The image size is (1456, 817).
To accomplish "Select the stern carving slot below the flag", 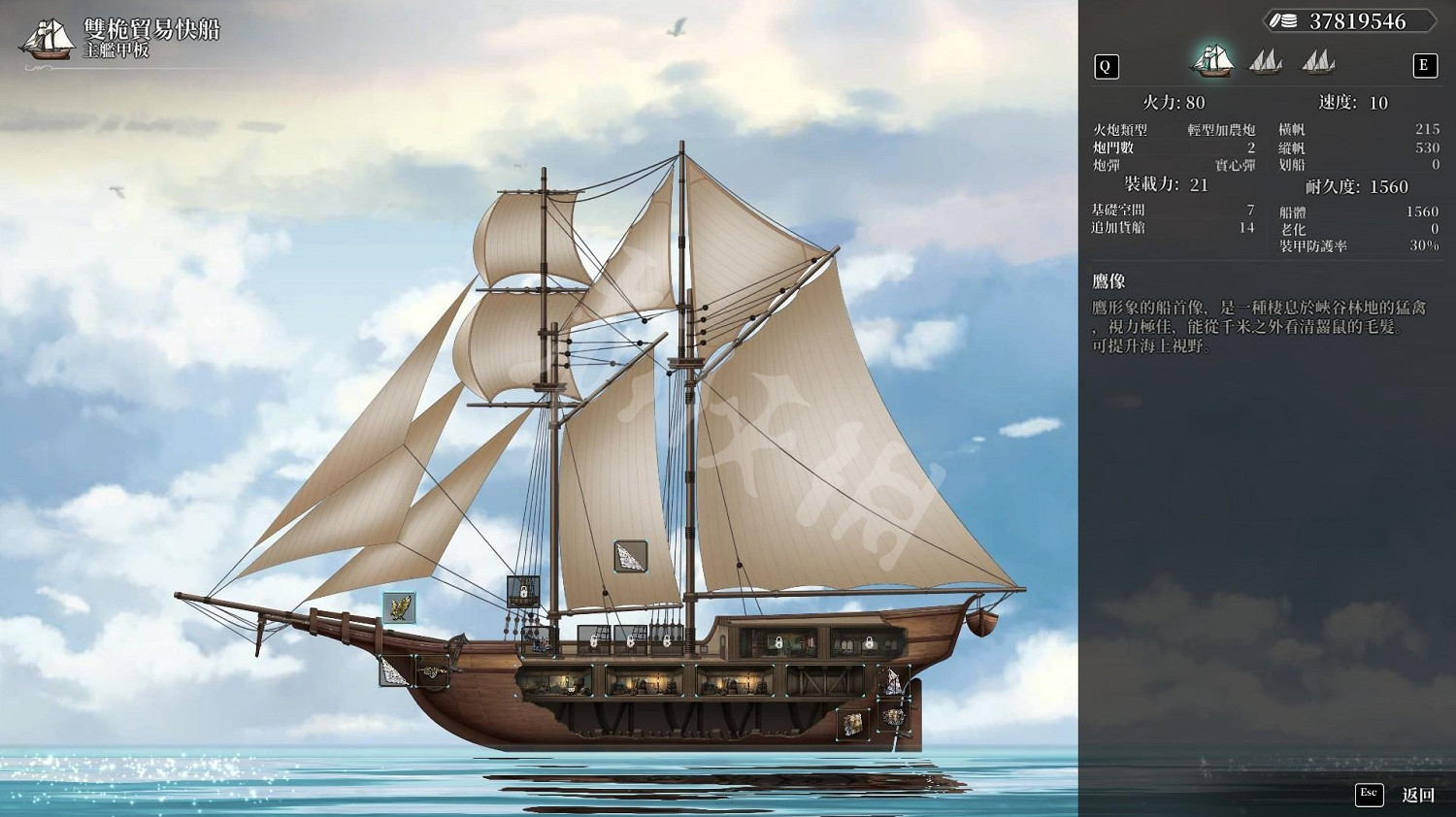I will tap(894, 718).
